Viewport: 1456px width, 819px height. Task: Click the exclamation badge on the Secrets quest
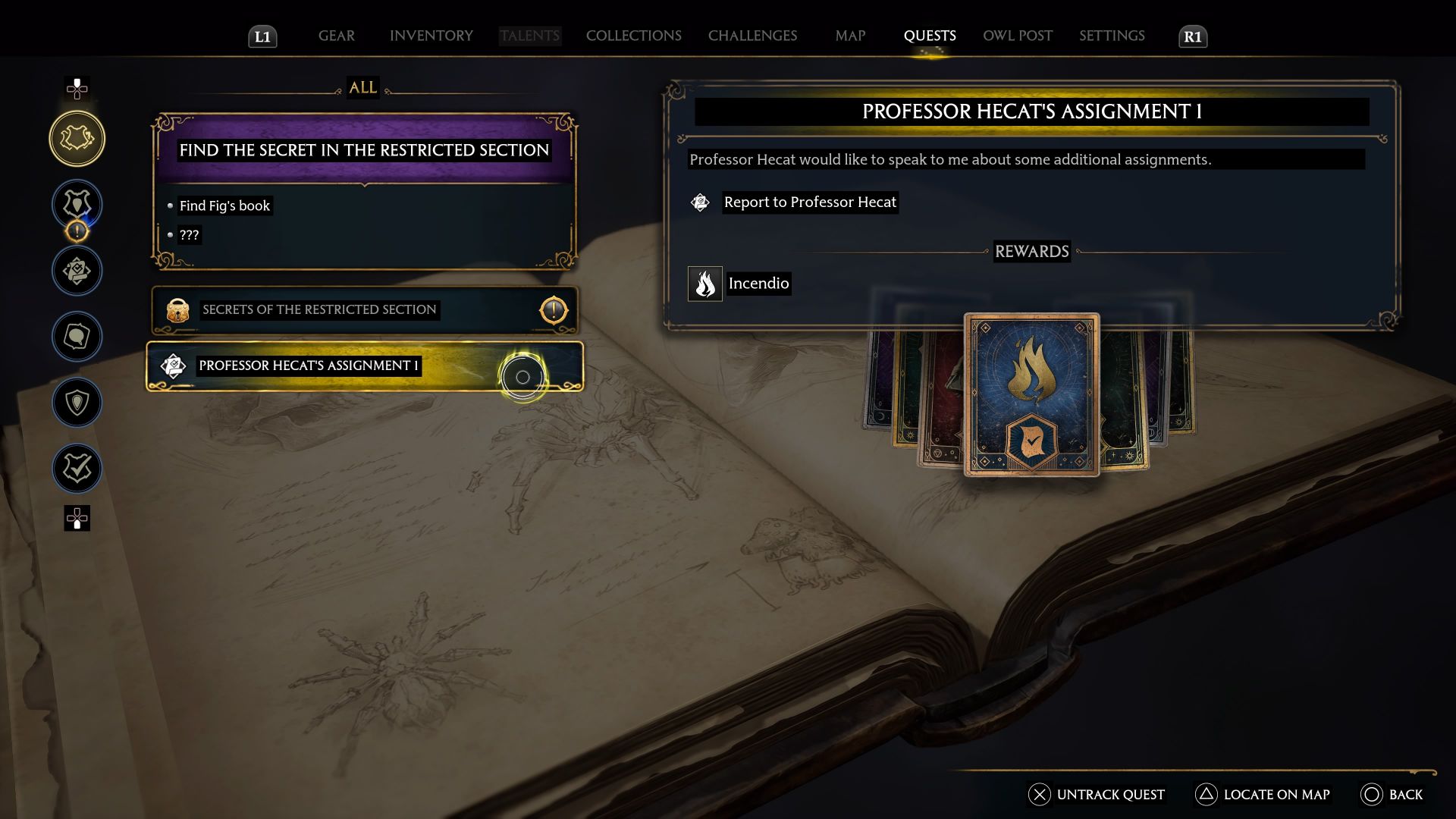click(x=553, y=310)
